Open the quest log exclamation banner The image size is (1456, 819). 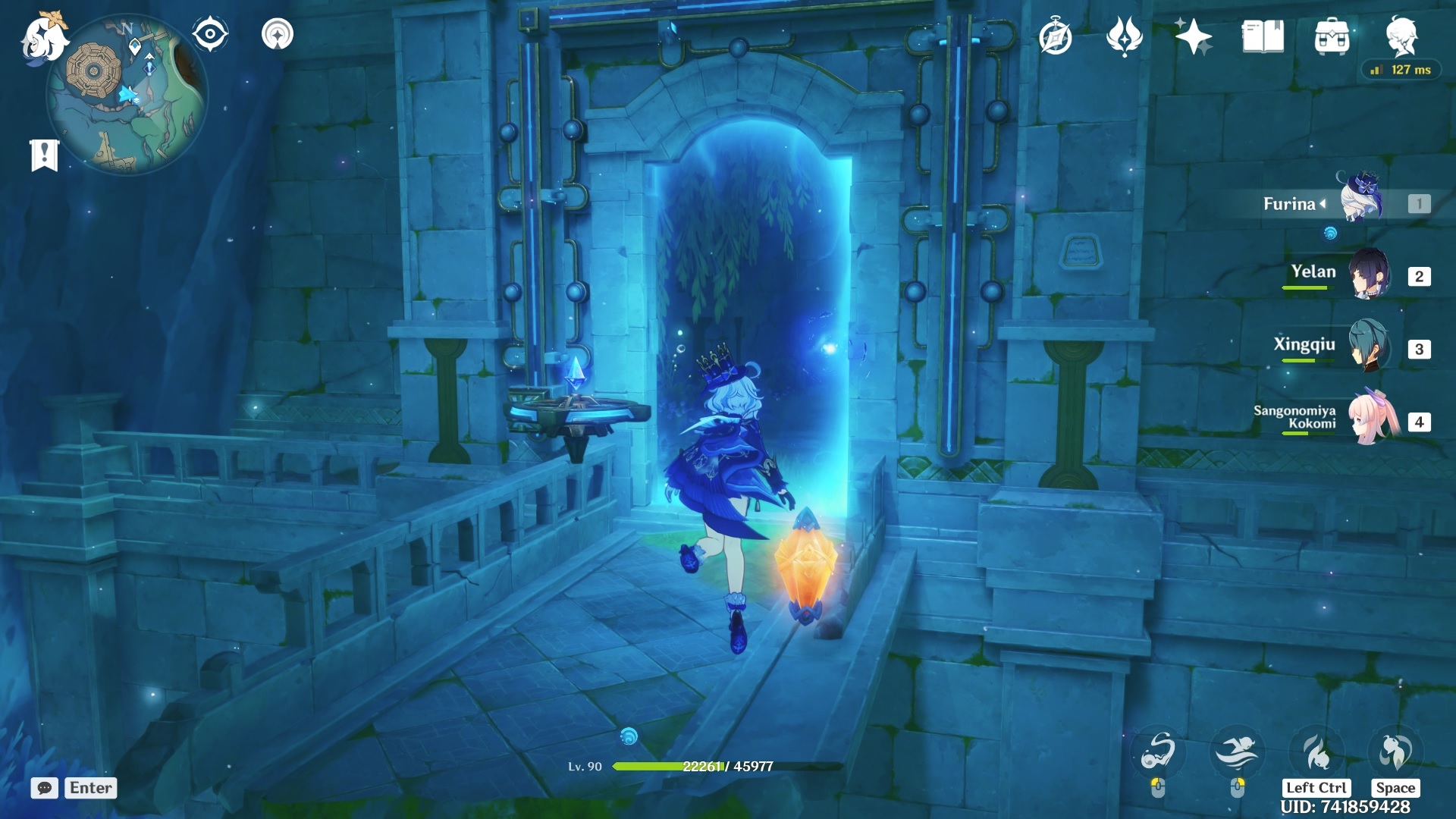click(x=45, y=155)
